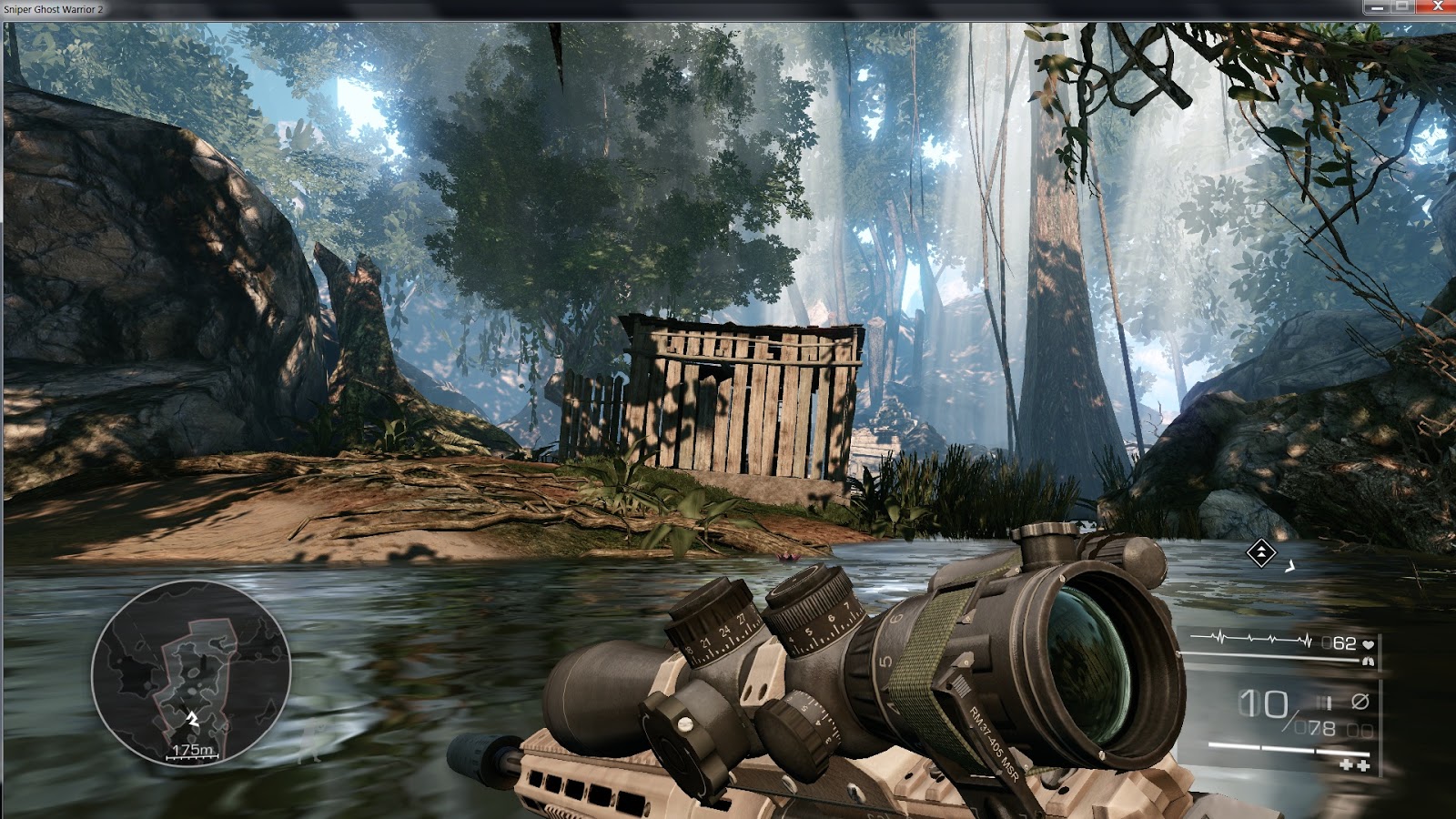Image resolution: width=1456 pixels, height=819 pixels.
Task: Toggle breath-hold by clicking the lungs symbol
Action: click(1368, 662)
